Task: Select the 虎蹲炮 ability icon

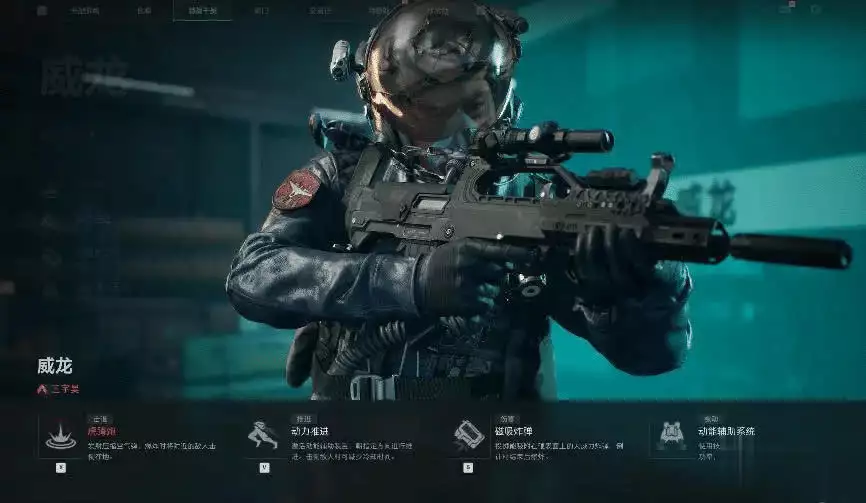Action: click(60, 436)
